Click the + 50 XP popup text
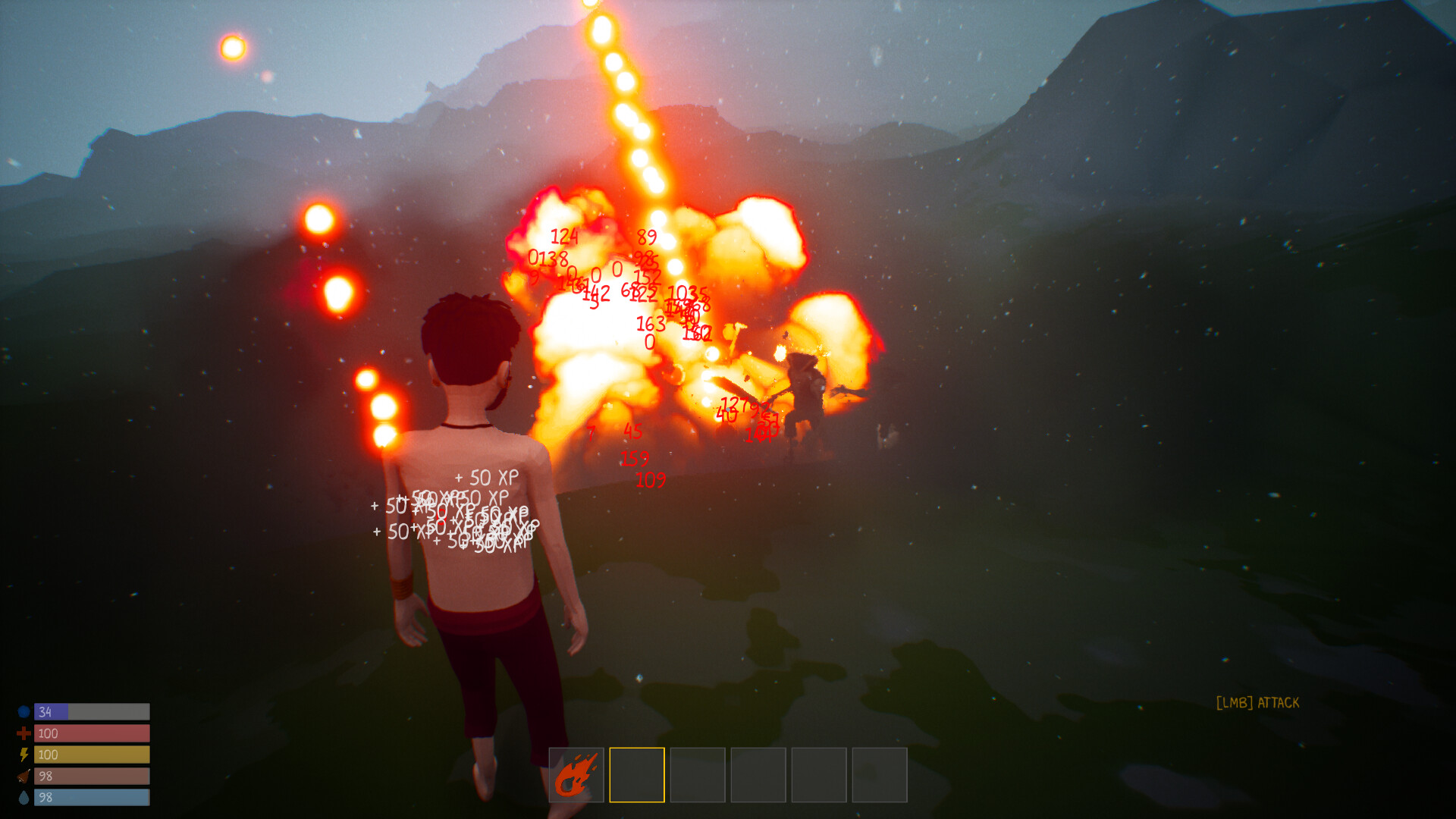Viewport: 1456px width, 819px height. pyautogui.click(x=485, y=479)
